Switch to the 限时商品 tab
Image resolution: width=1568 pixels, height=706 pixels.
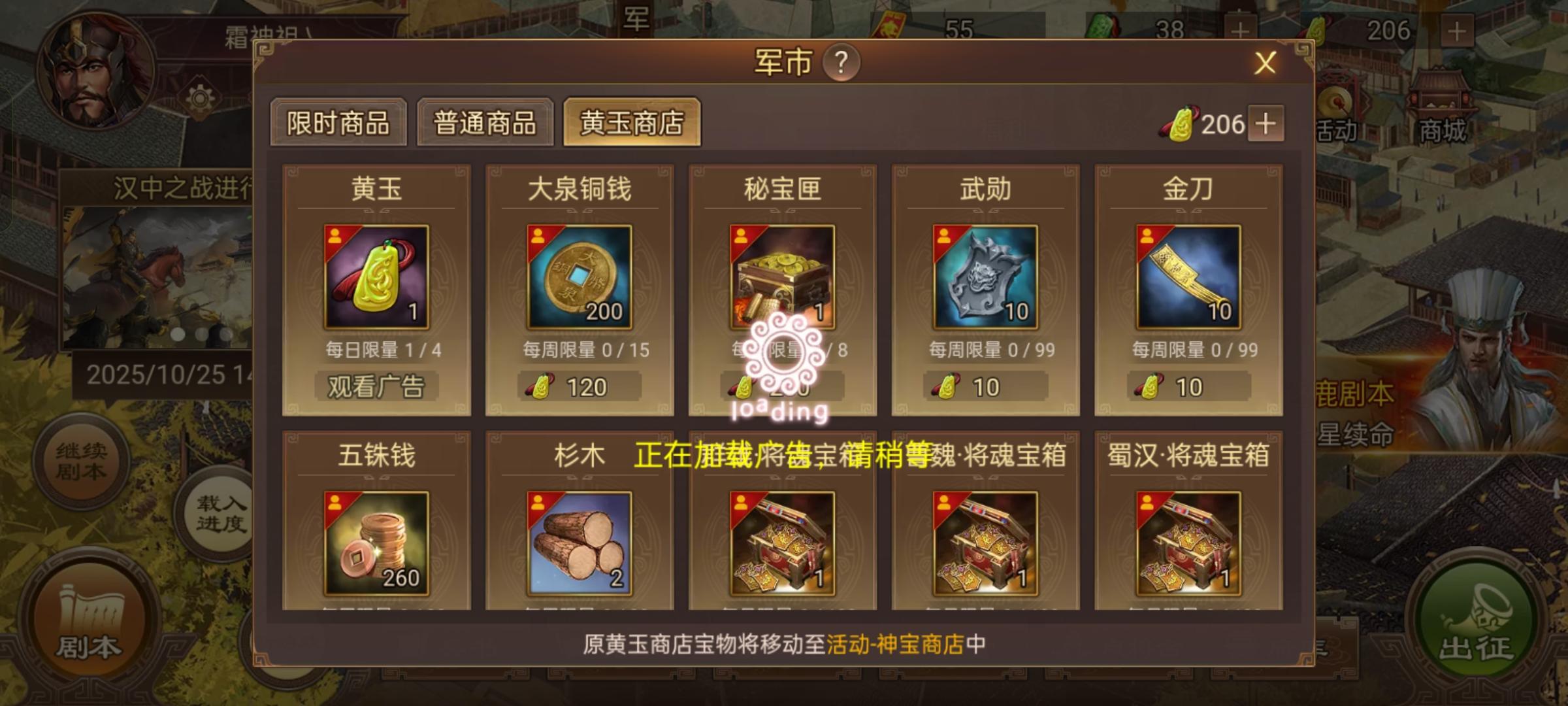click(x=340, y=123)
